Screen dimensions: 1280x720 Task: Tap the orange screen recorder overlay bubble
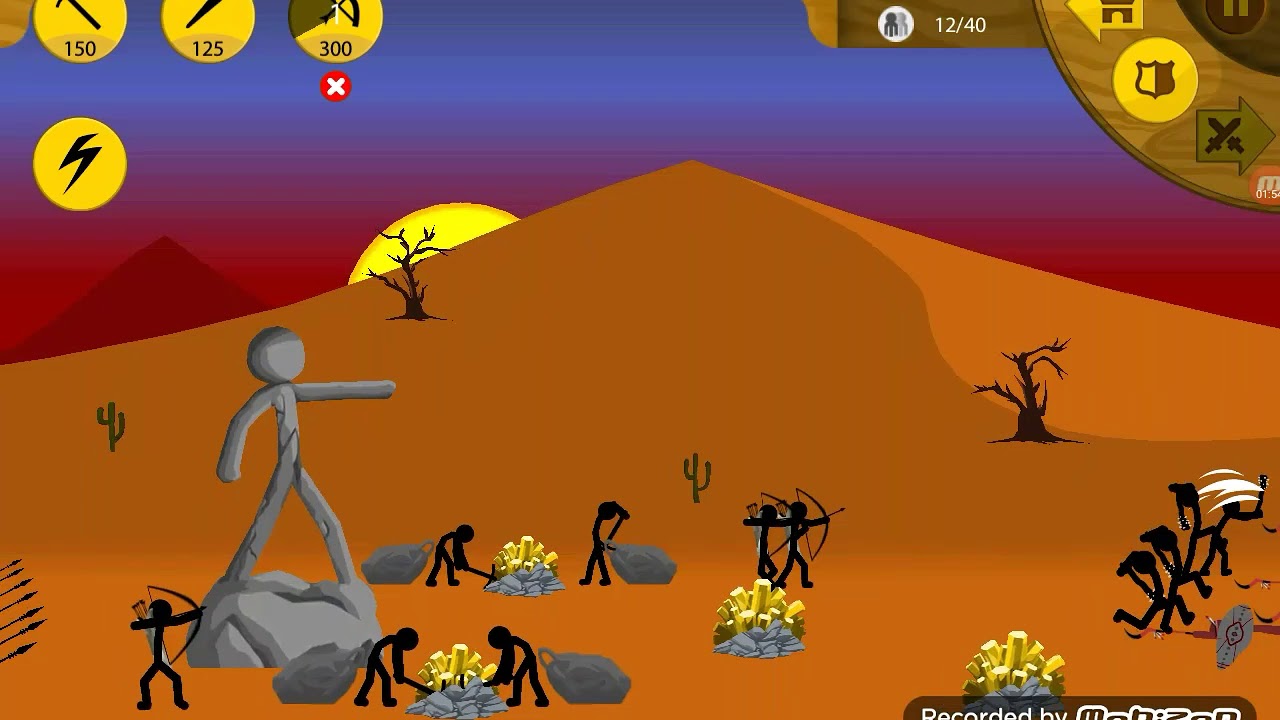1267,186
